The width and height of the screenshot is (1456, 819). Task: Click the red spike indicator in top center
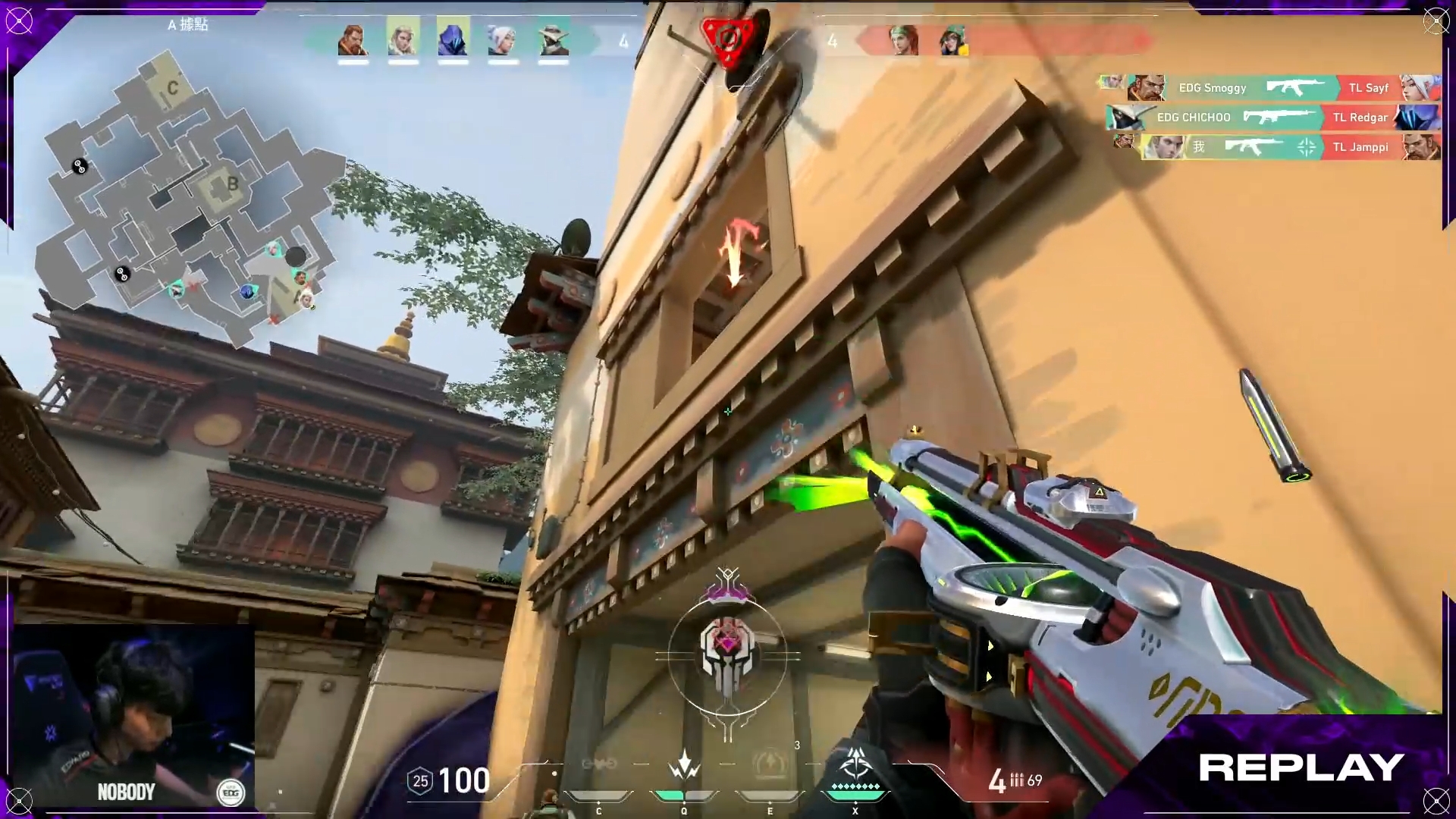point(727,39)
